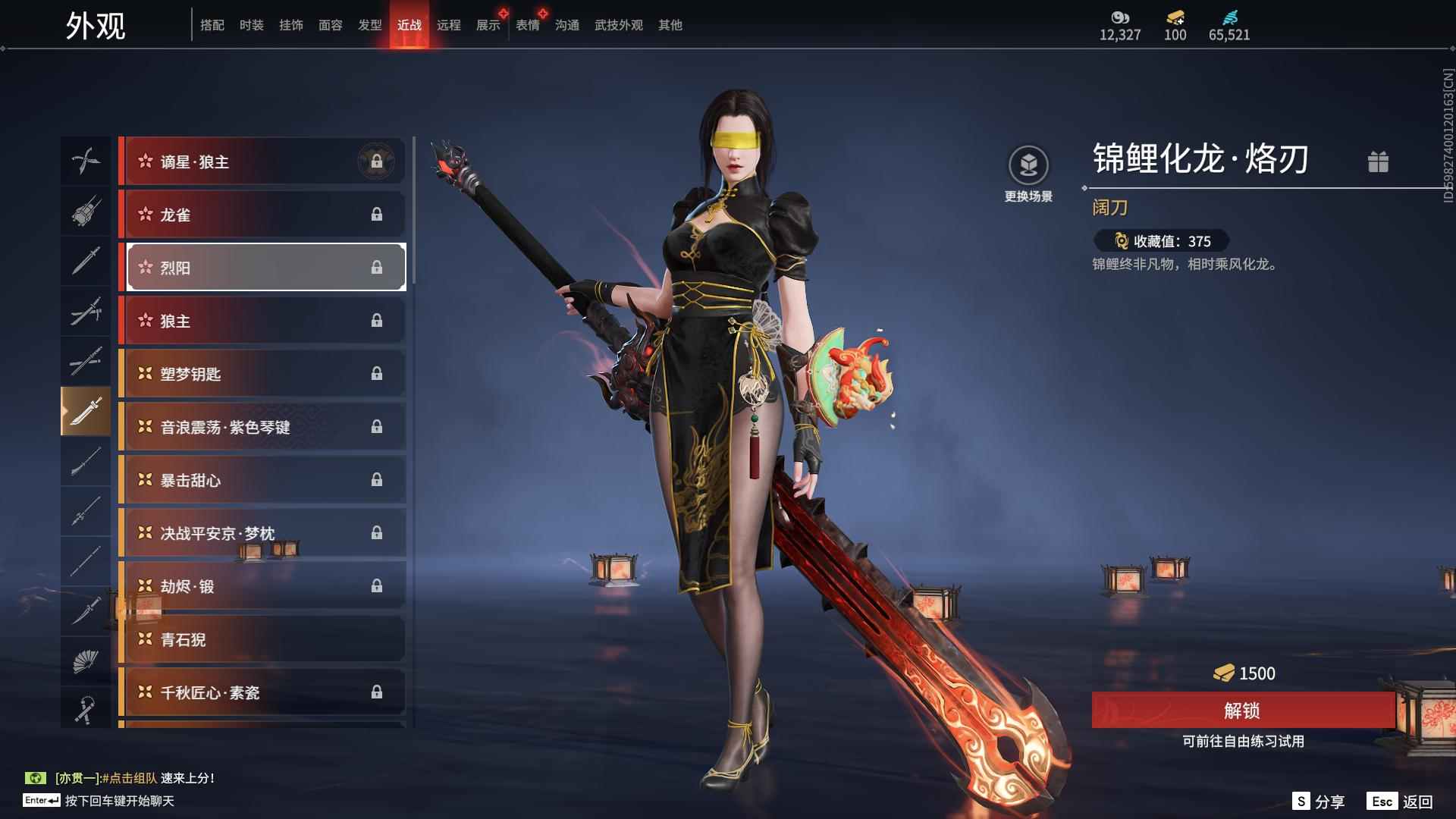Select the 烈阳 skin entry
This screenshot has width=1456, height=819.
[x=263, y=267]
